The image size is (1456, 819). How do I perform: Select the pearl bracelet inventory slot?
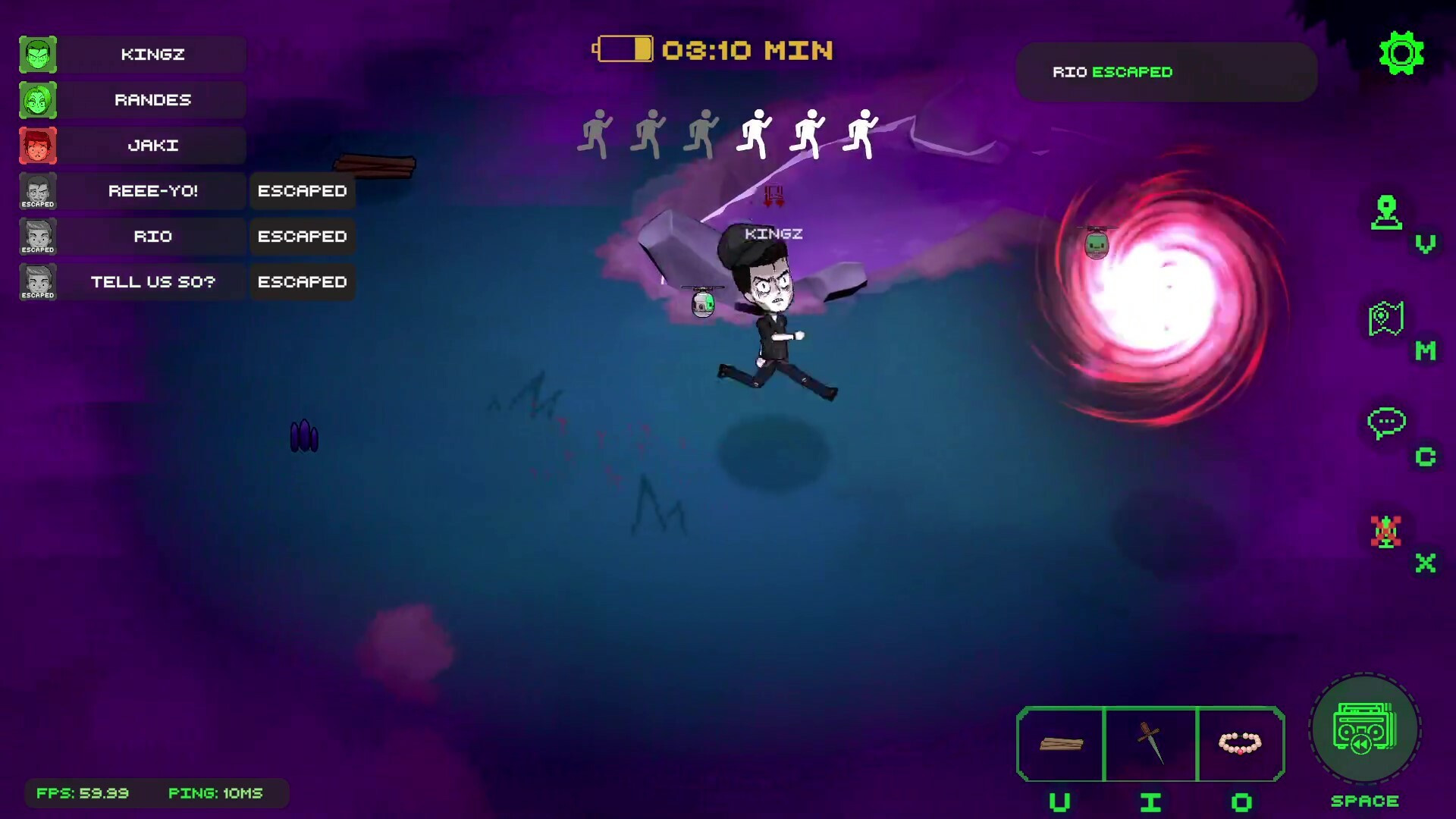(1240, 744)
